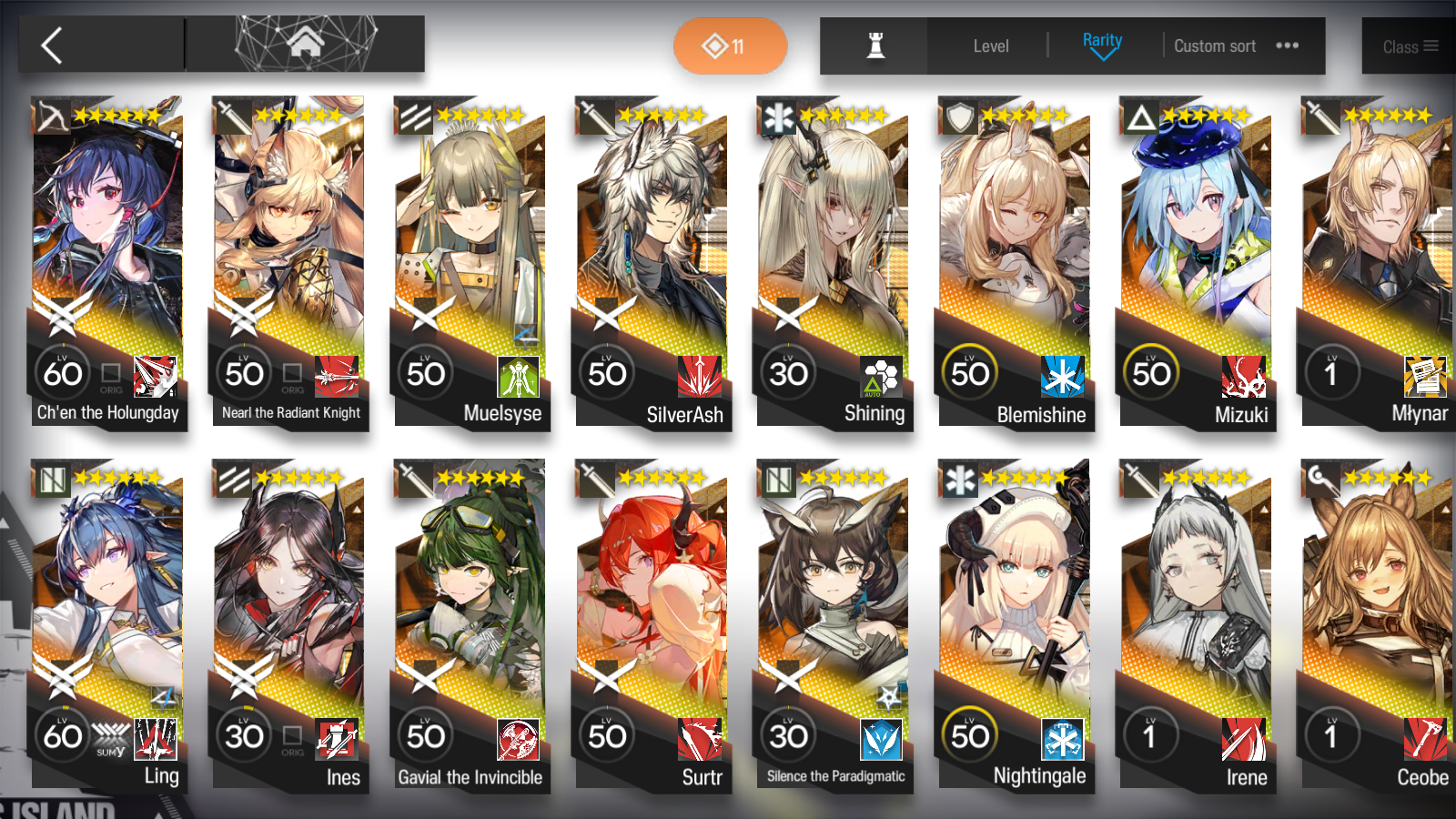The width and height of the screenshot is (1456, 819).
Task: Open the ellipsis sort options menu
Action: click(x=1287, y=45)
